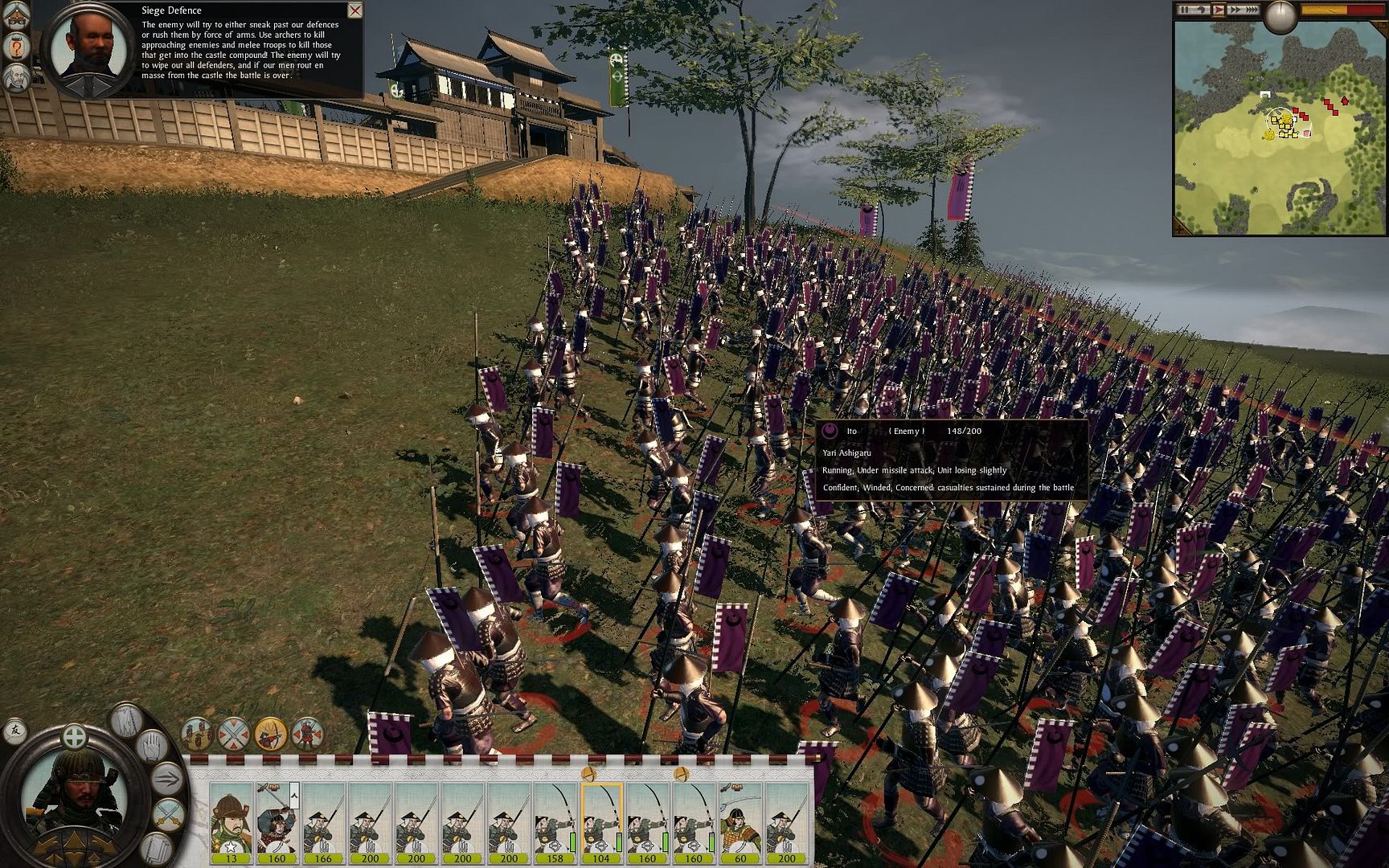Set battle speed to double fast-forward
Viewport: 1389px width, 868px height.
coord(1235,10)
